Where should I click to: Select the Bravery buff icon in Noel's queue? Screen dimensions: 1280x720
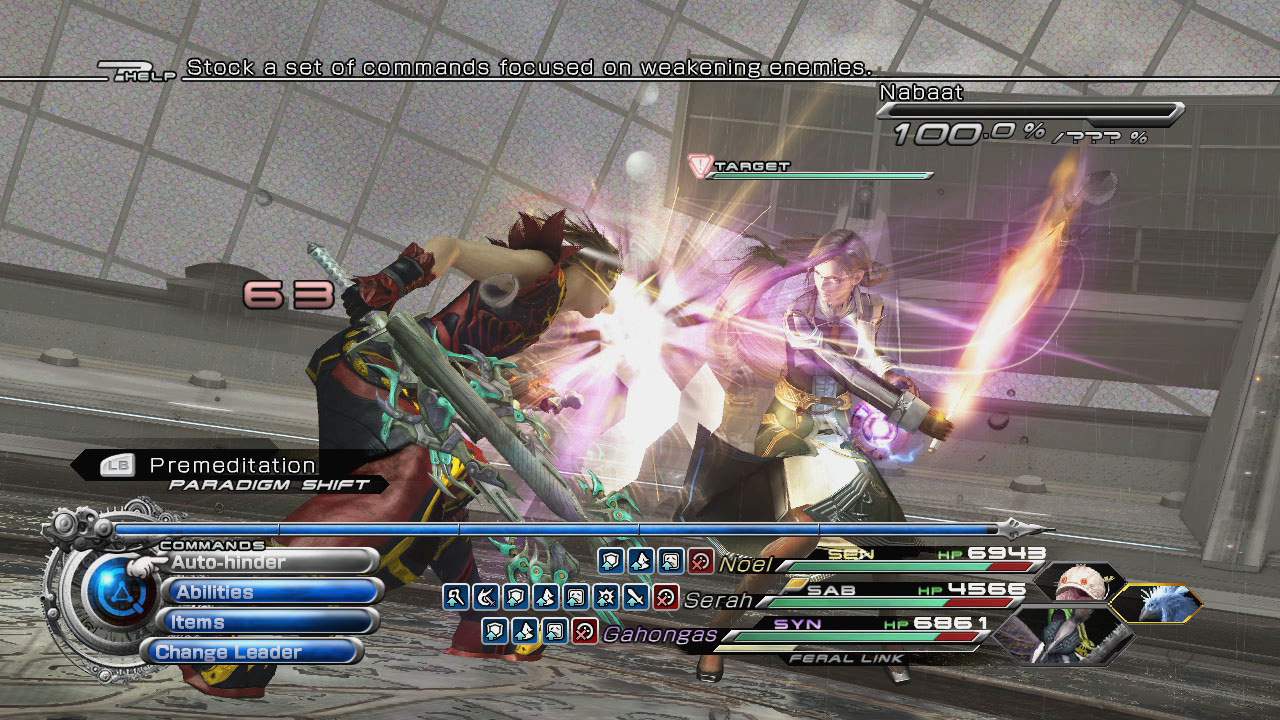click(641, 561)
